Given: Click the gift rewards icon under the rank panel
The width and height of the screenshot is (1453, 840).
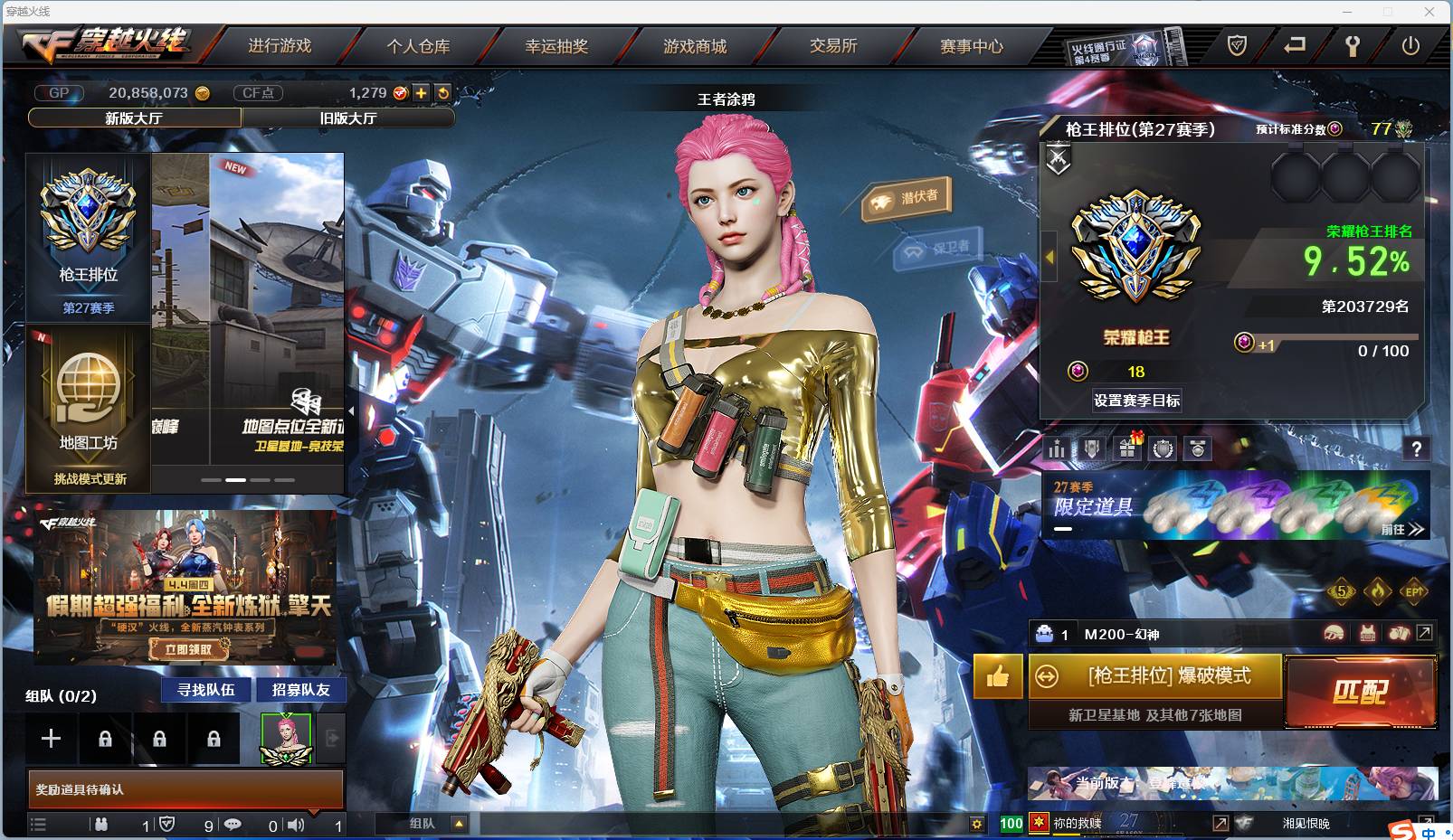Looking at the screenshot, I should [x=1127, y=448].
